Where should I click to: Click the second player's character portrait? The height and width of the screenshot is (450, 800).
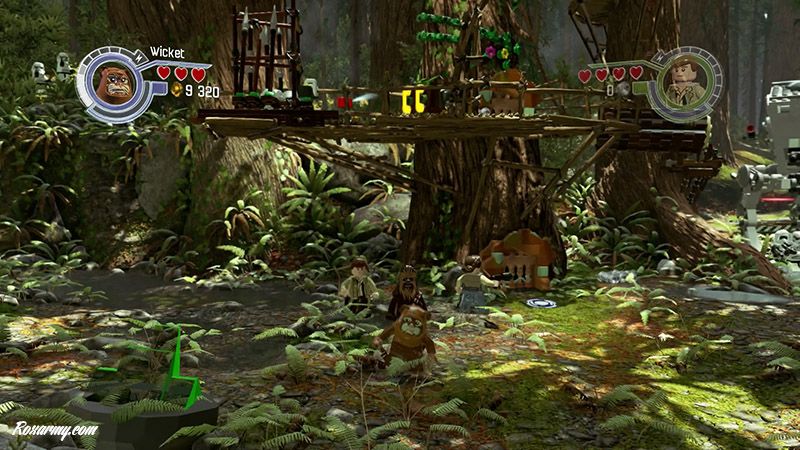686,84
